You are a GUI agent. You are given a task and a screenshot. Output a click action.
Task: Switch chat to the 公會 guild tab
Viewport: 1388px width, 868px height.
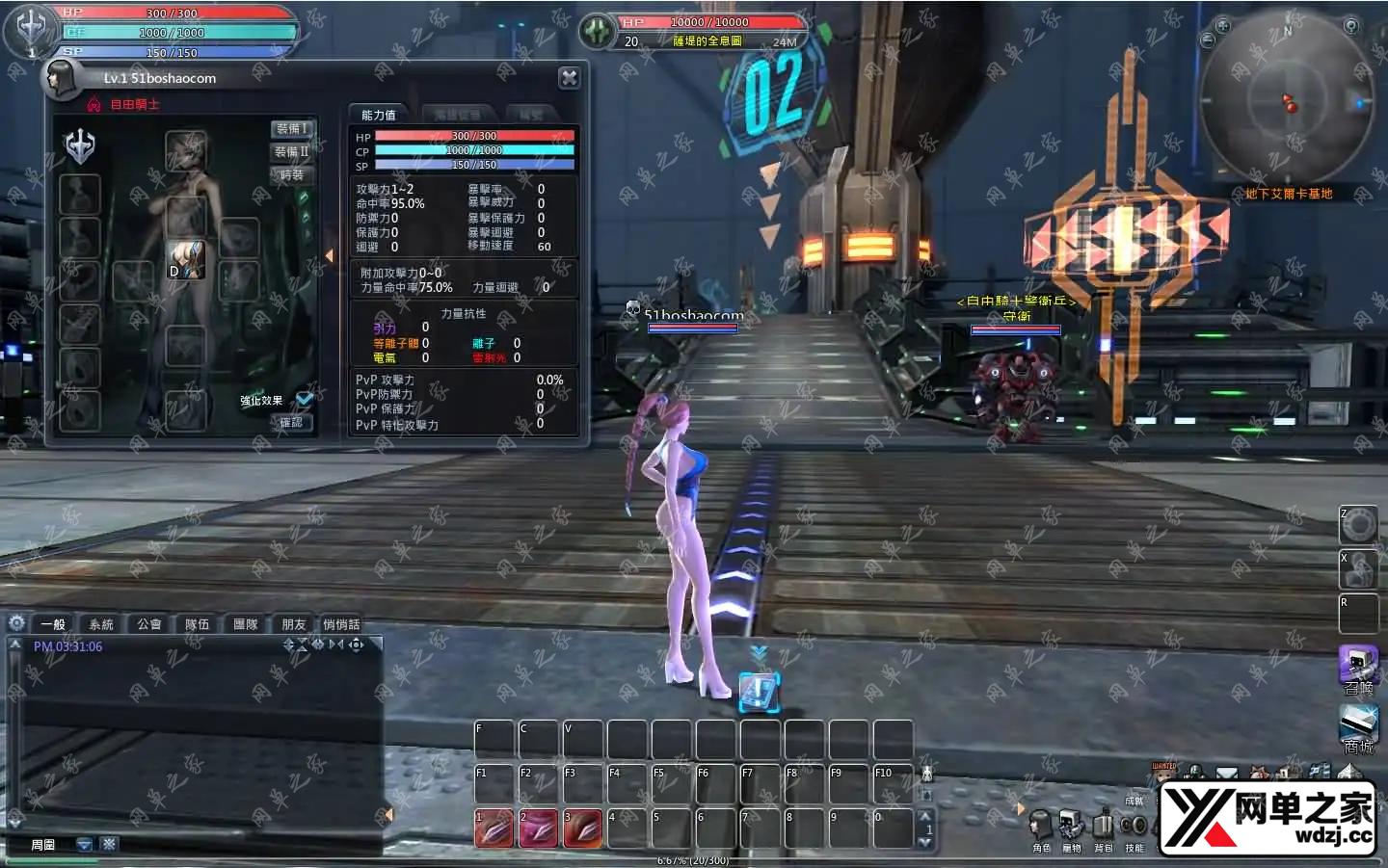coord(149,624)
